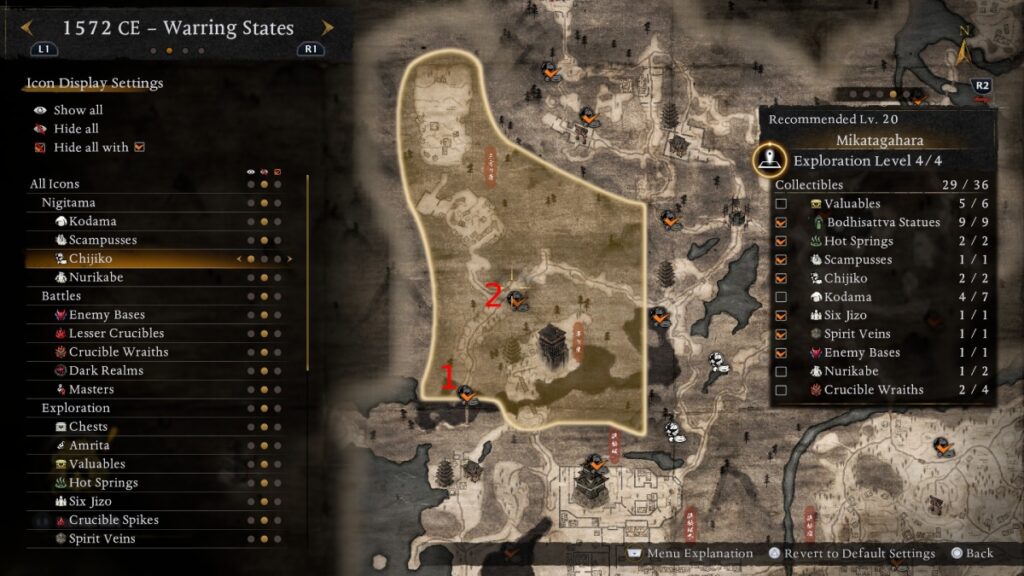Viewport: 1024px width, 576px height.
Task: Select the Crucible Spikes filter row
Action: (113, 520)
